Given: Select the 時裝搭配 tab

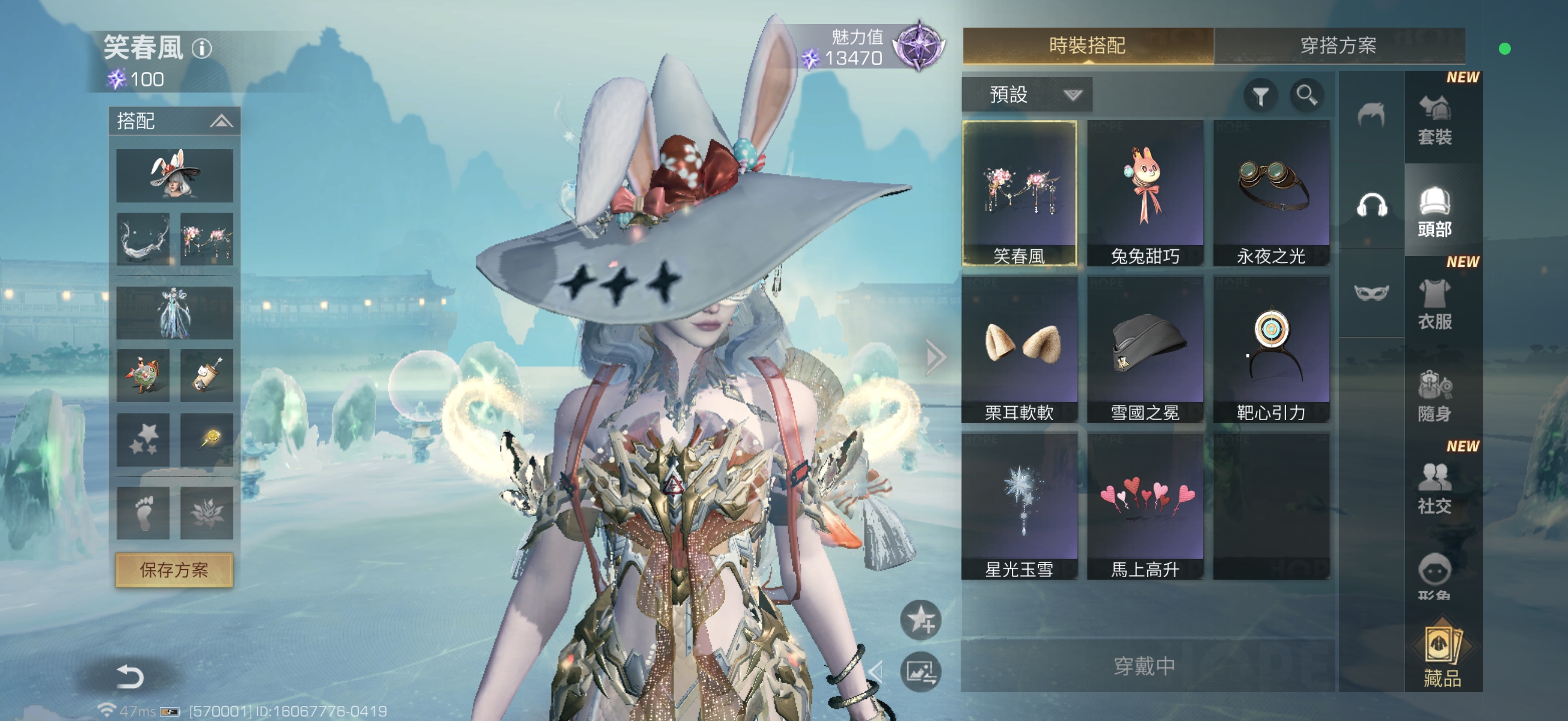Looking at the screenshot, I should coord(1087,46).
